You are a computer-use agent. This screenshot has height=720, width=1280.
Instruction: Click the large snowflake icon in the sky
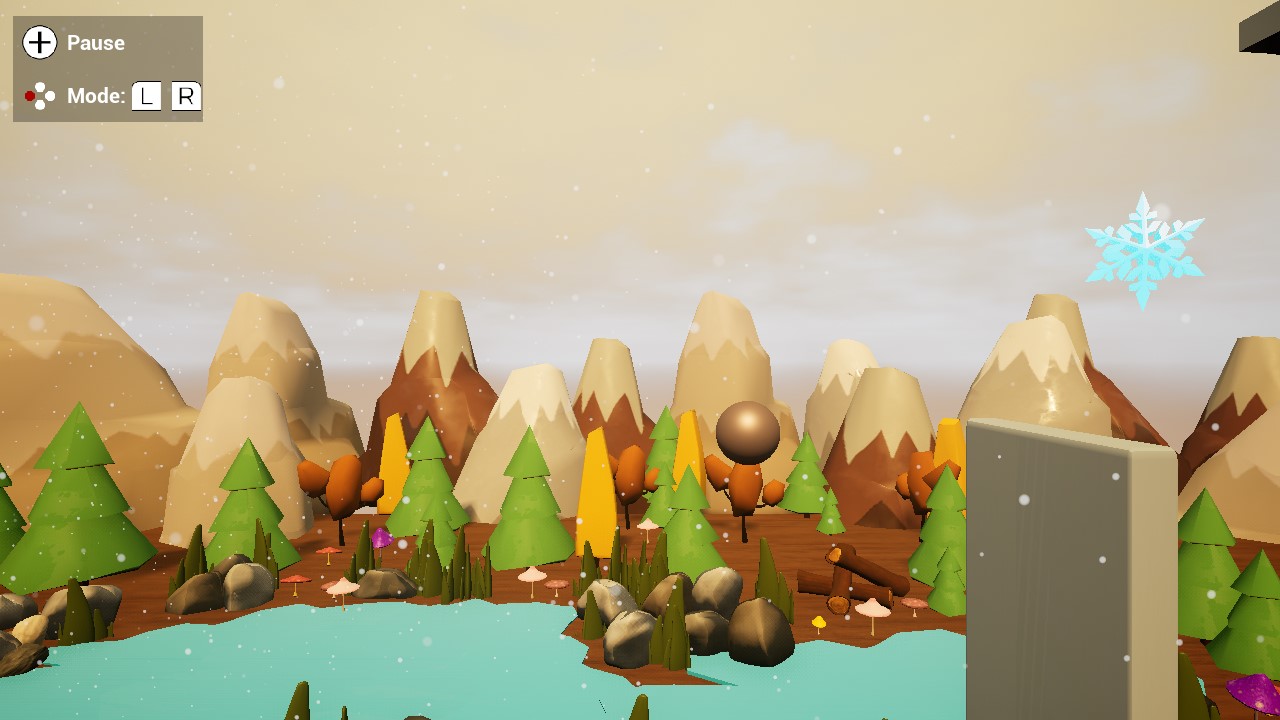(x=1143, y=251)
